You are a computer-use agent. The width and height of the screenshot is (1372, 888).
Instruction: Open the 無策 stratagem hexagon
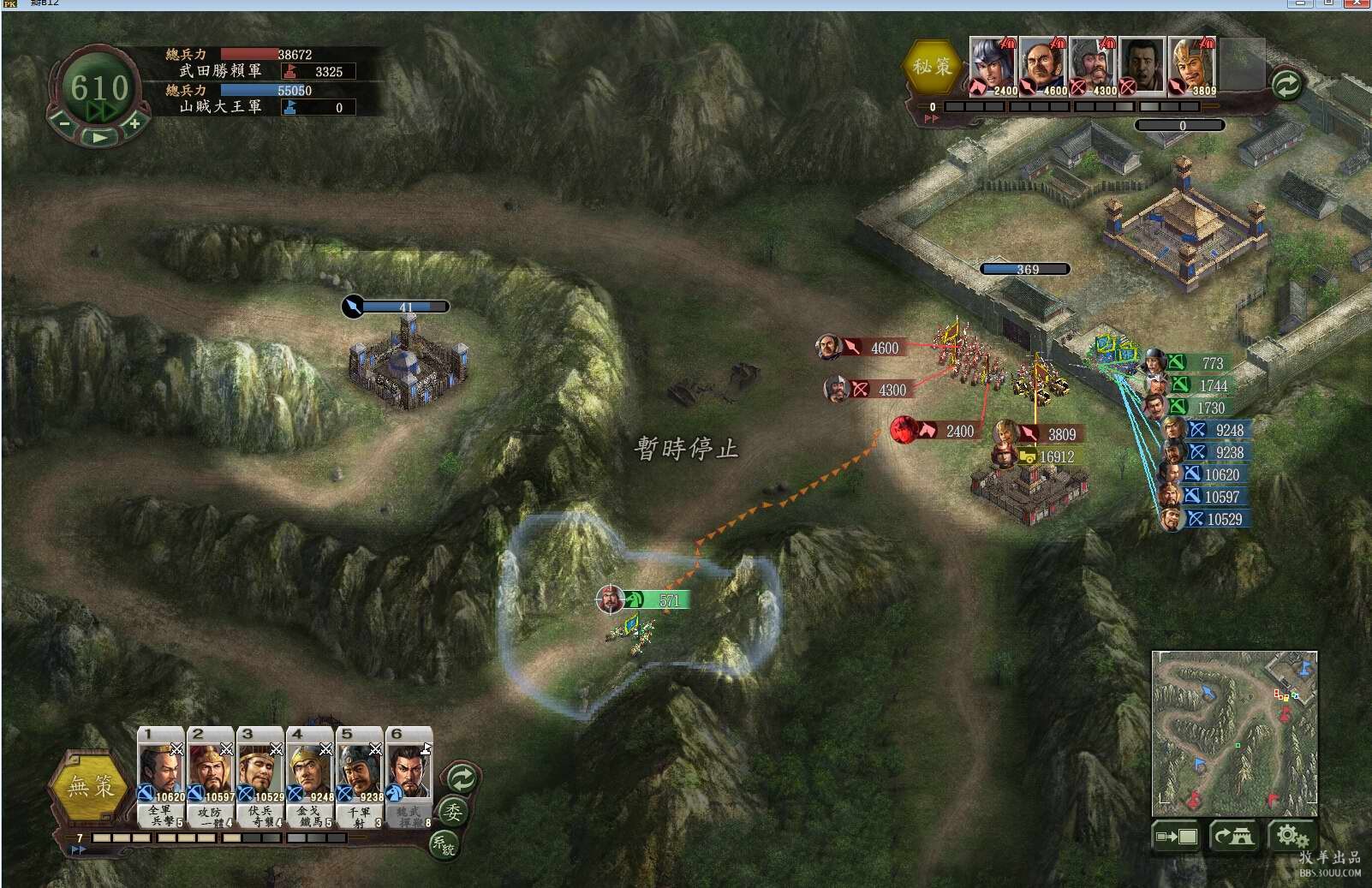[91, 785]
